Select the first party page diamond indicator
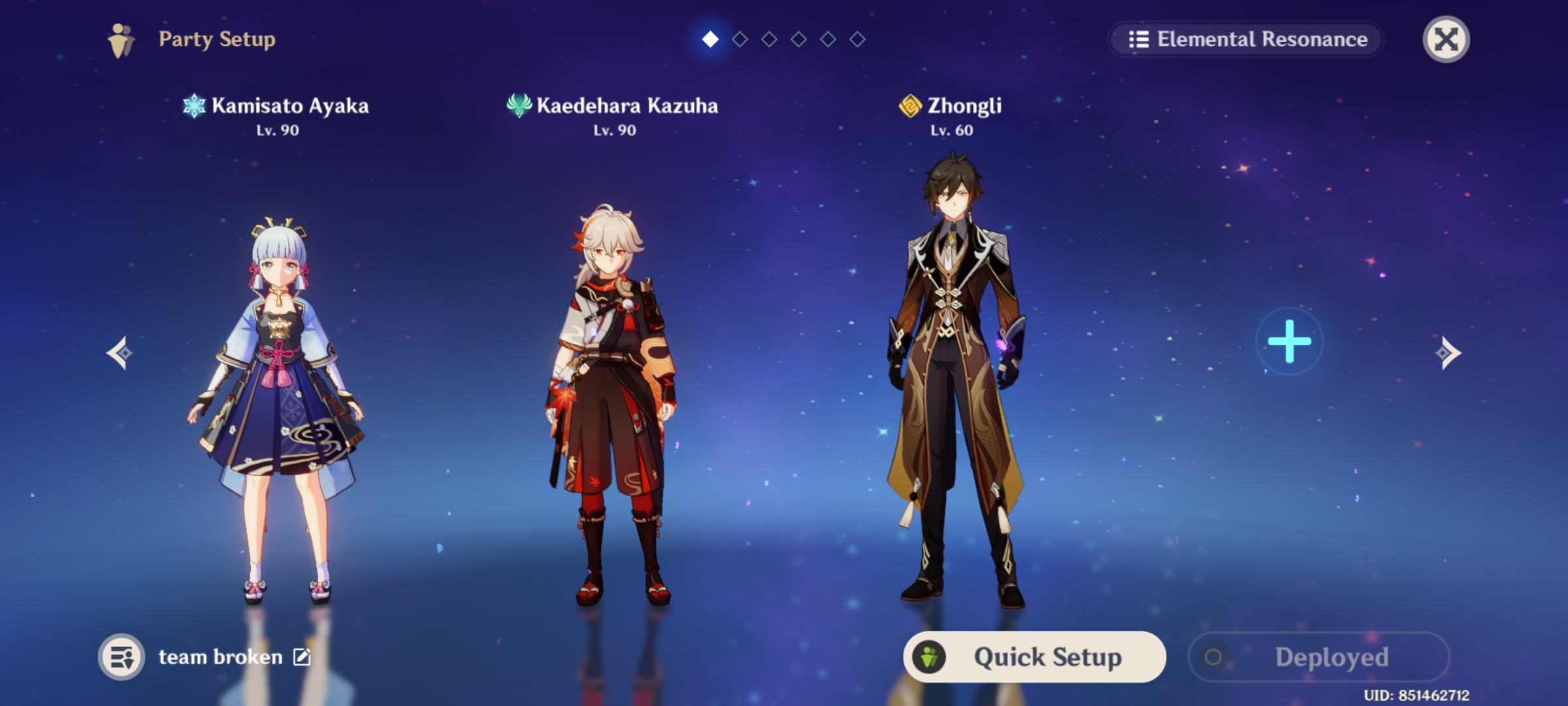The height and width of the screenshot is (706, 1568). (710, 39)
